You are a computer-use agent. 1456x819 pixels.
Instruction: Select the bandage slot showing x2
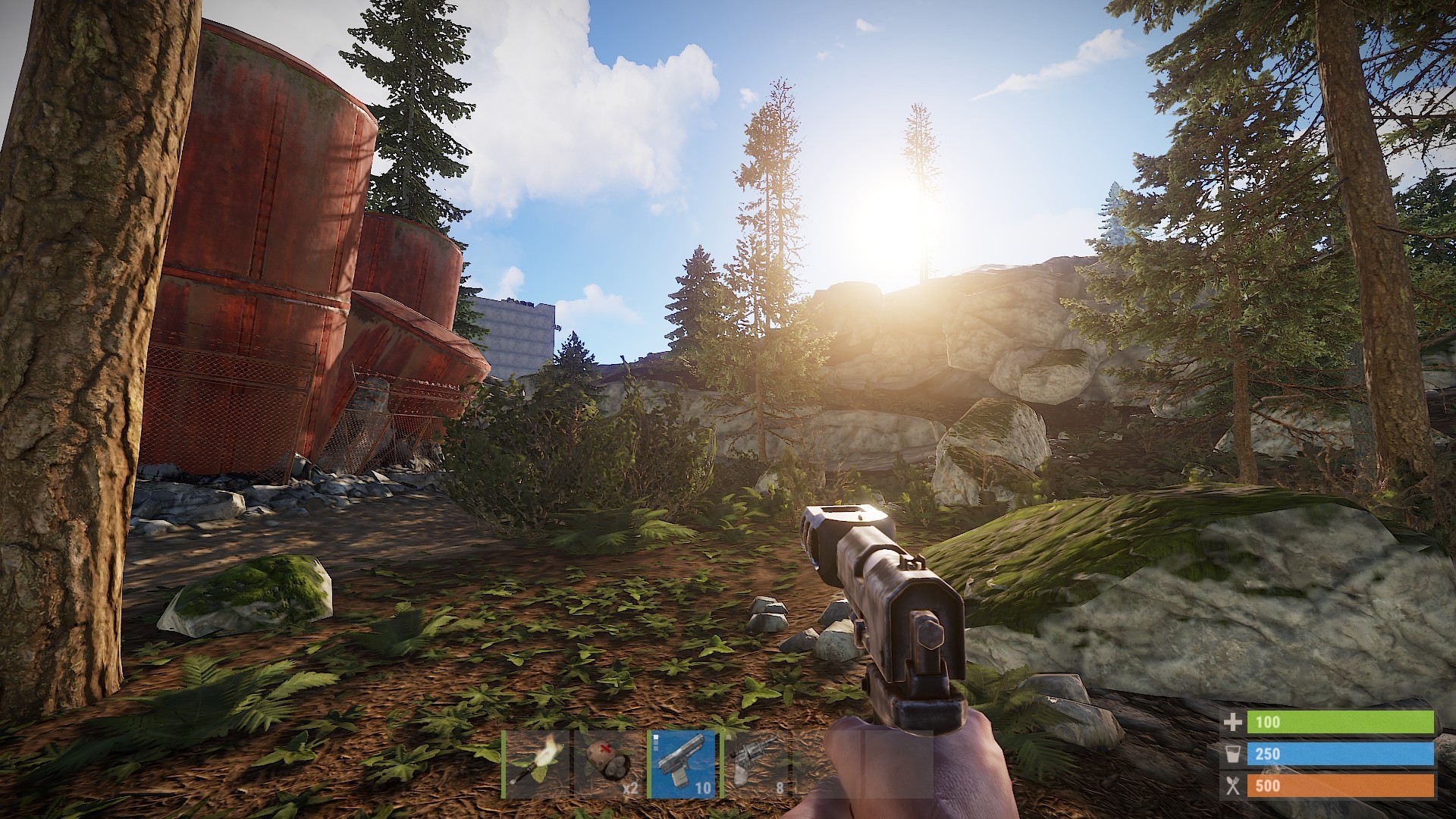(x=608, y=764)
